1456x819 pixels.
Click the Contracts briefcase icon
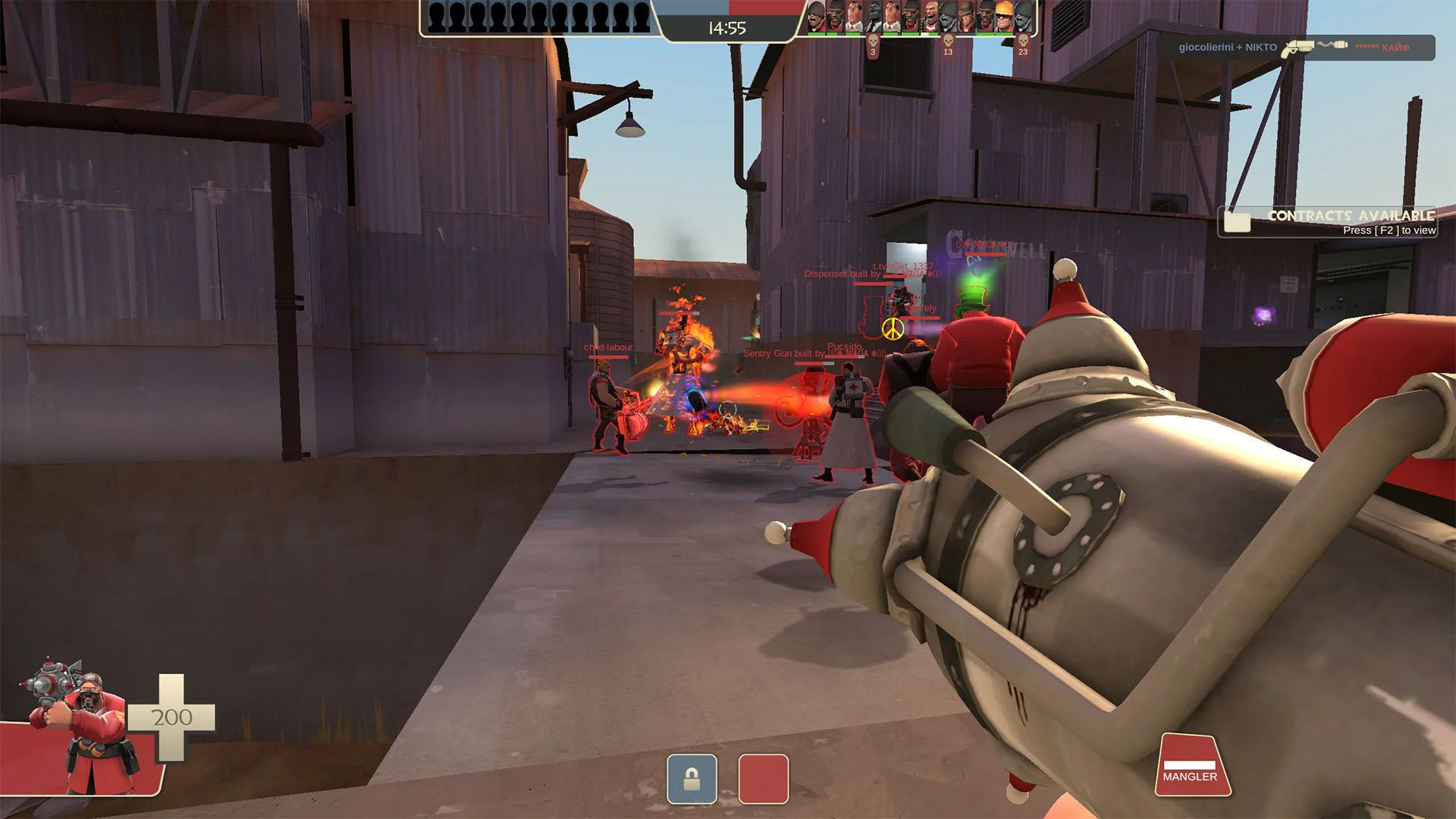pos(1236,223)
